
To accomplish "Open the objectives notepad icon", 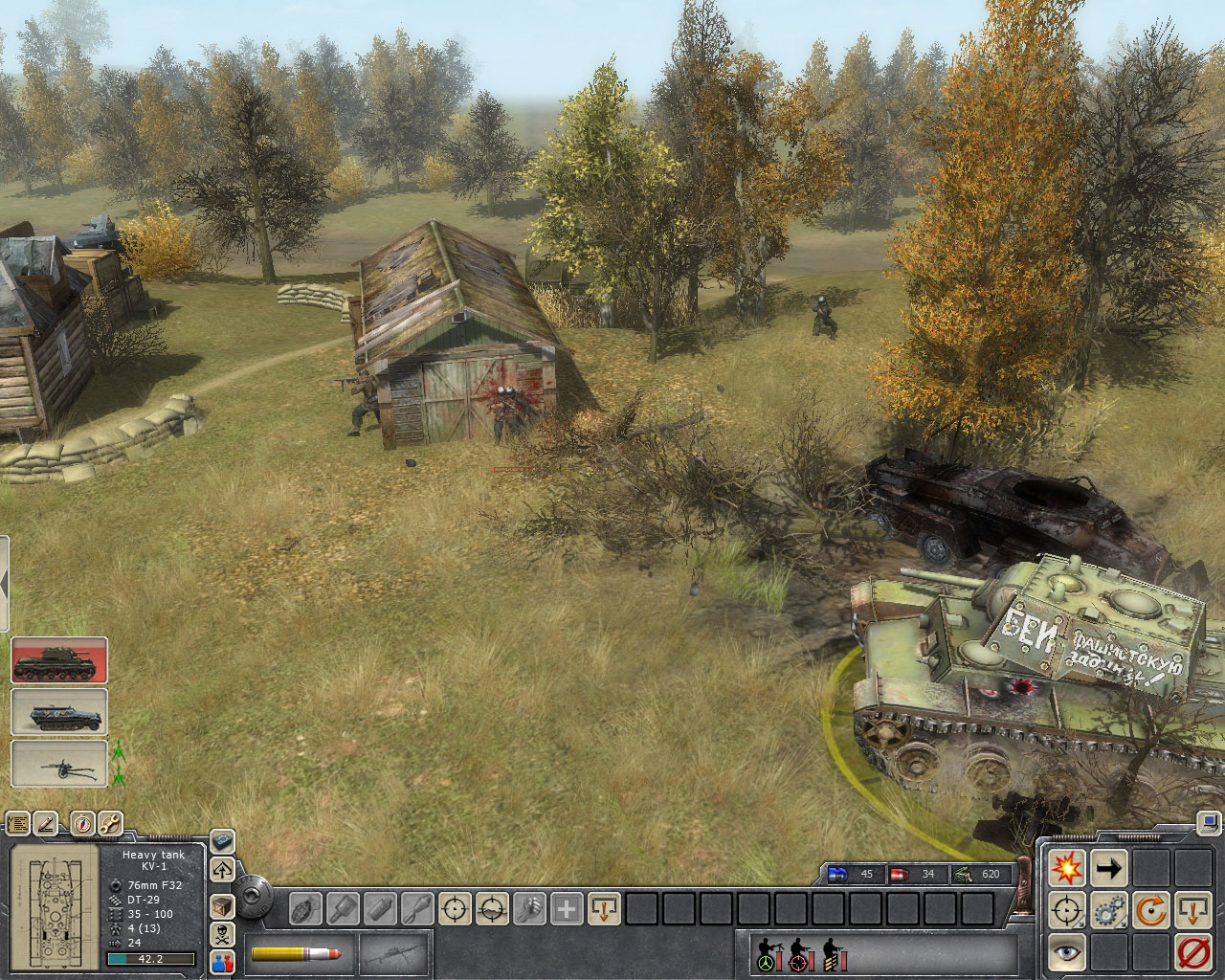I will coord(17,823).
